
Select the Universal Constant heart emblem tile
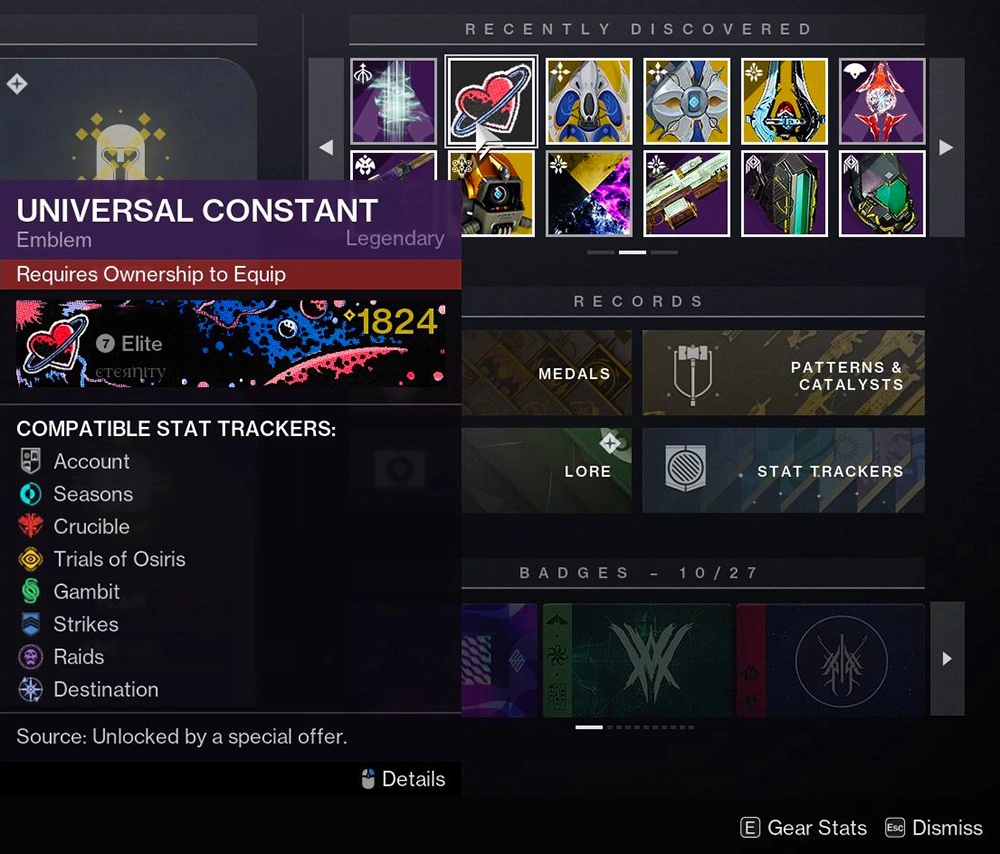point(491,101)
